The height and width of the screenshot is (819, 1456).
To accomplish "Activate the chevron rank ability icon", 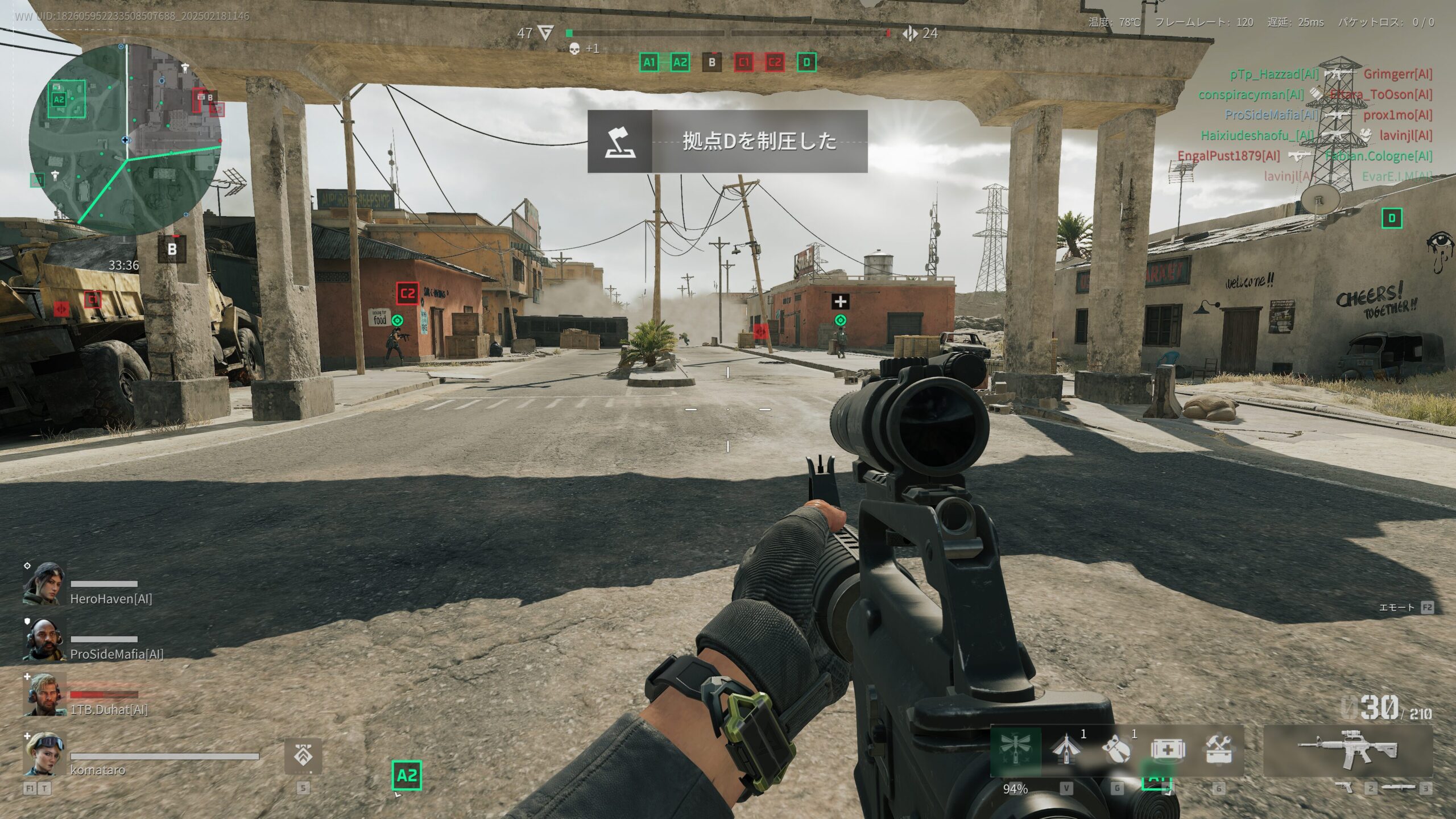I will pyautogui.click(x=303, y=756).
